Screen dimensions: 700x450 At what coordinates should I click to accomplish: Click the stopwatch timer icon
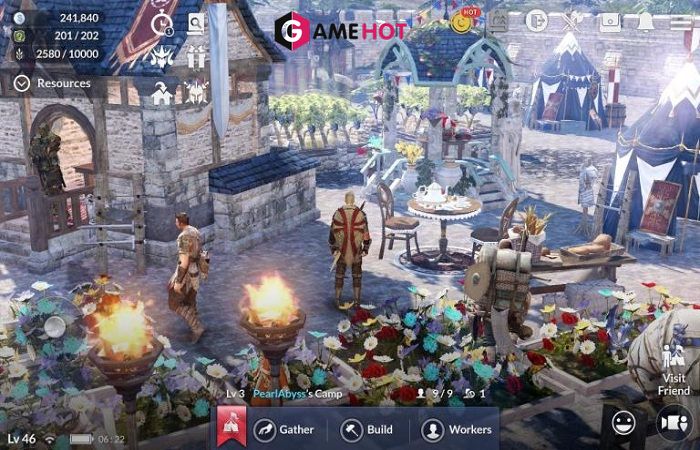click(x=162, y=24)
